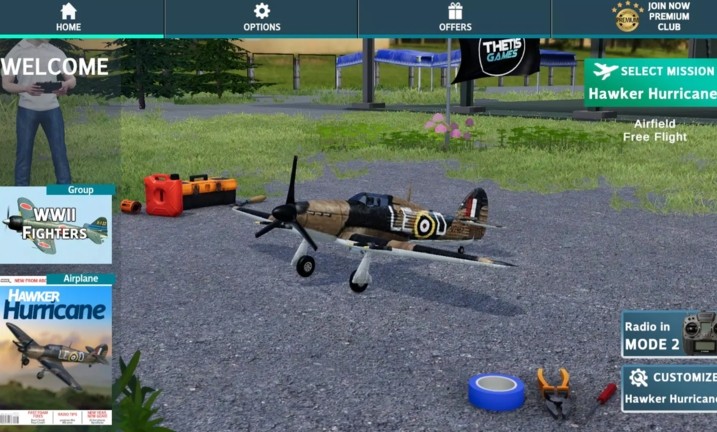Screen dimensions: 717x432
Task: Customize the Hawker Hurricane
Action: tap(669, 388)
